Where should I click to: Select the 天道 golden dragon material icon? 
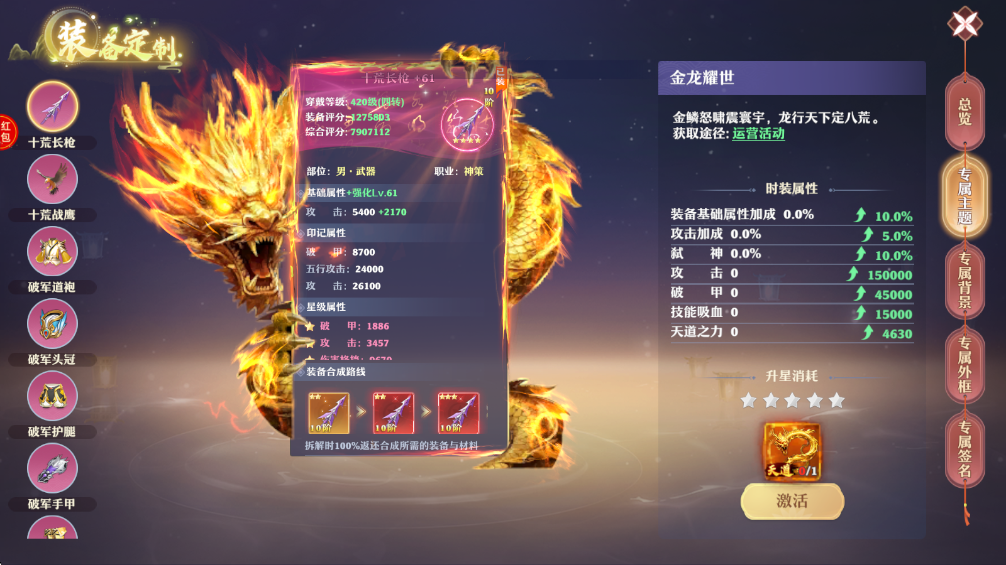coord(792,451)
